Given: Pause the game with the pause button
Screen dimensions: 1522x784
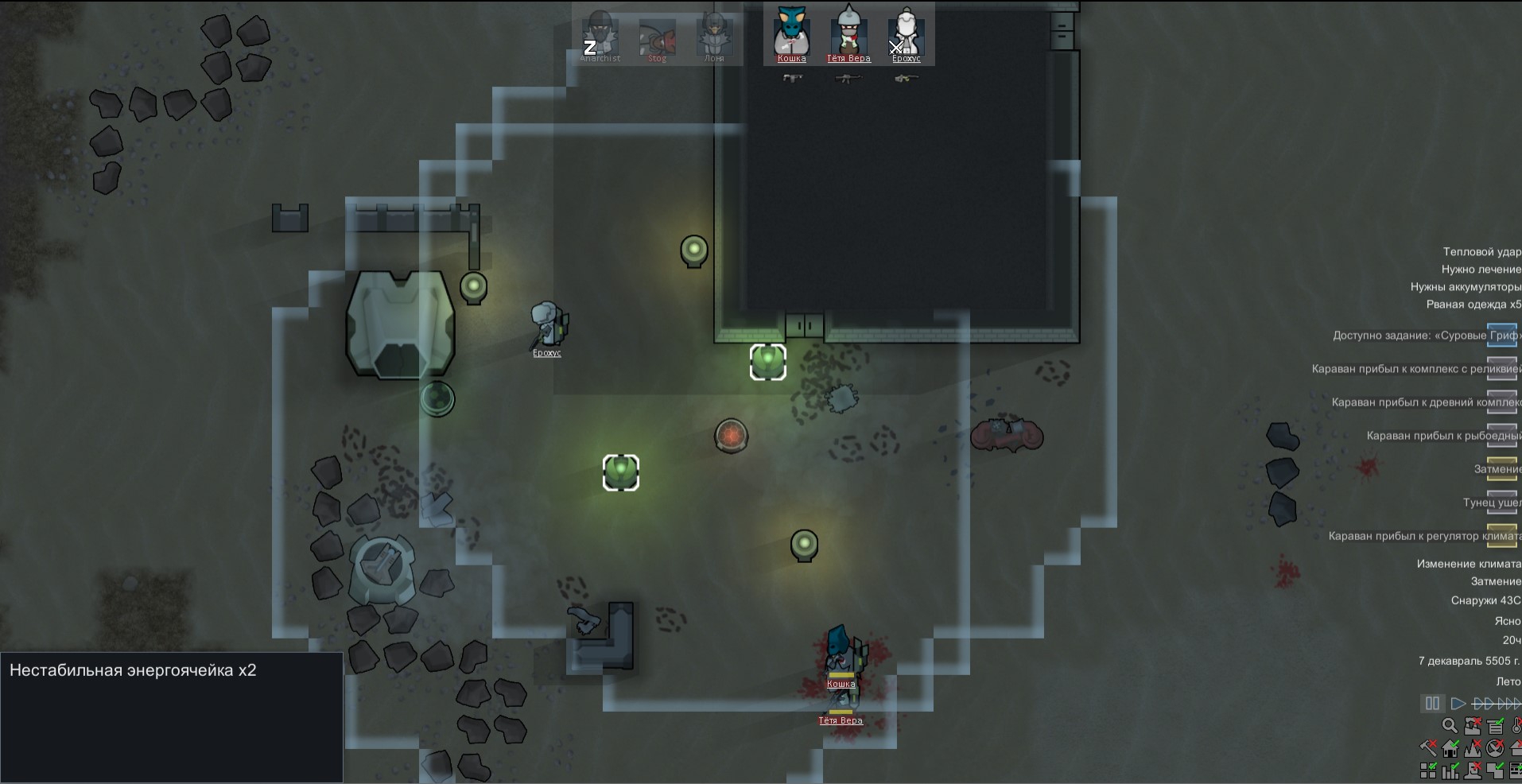Looking at the screenshot, I should [1432, 704].
